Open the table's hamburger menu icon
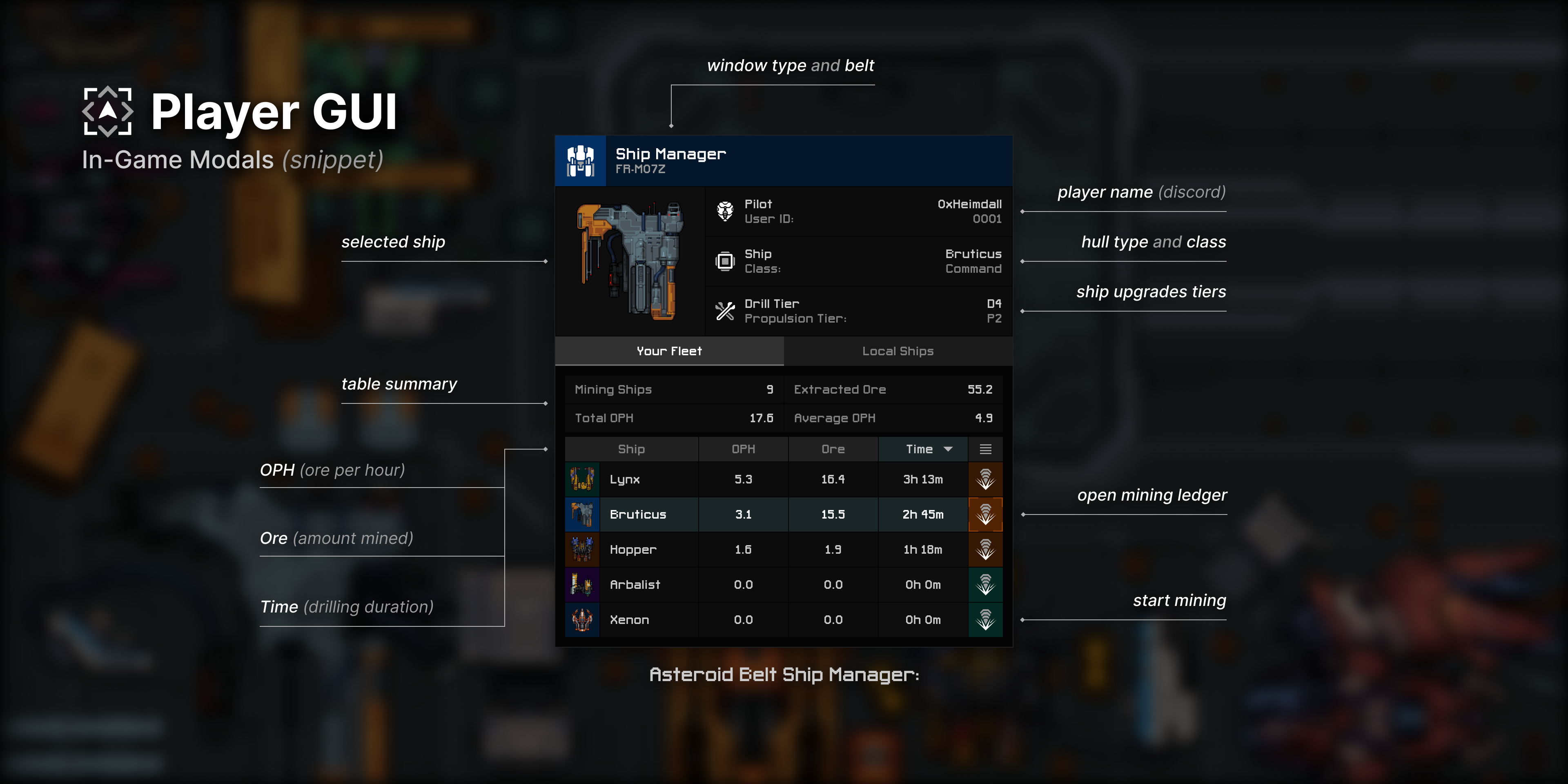This screenshot has height=784, width=1568. (x=985, y=449)
